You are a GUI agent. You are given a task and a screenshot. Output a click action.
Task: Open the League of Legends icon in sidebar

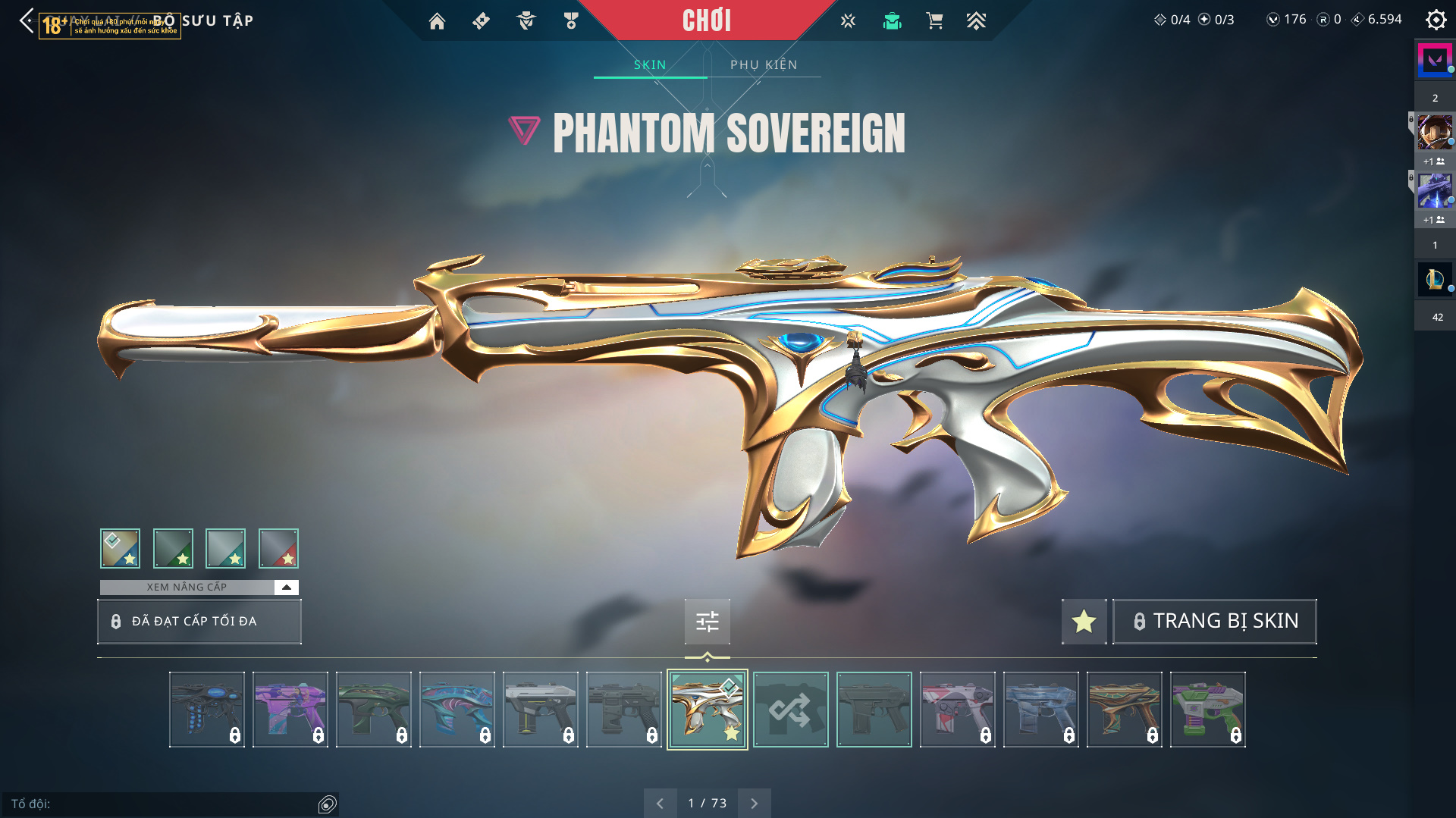[x=1435, y=280]
